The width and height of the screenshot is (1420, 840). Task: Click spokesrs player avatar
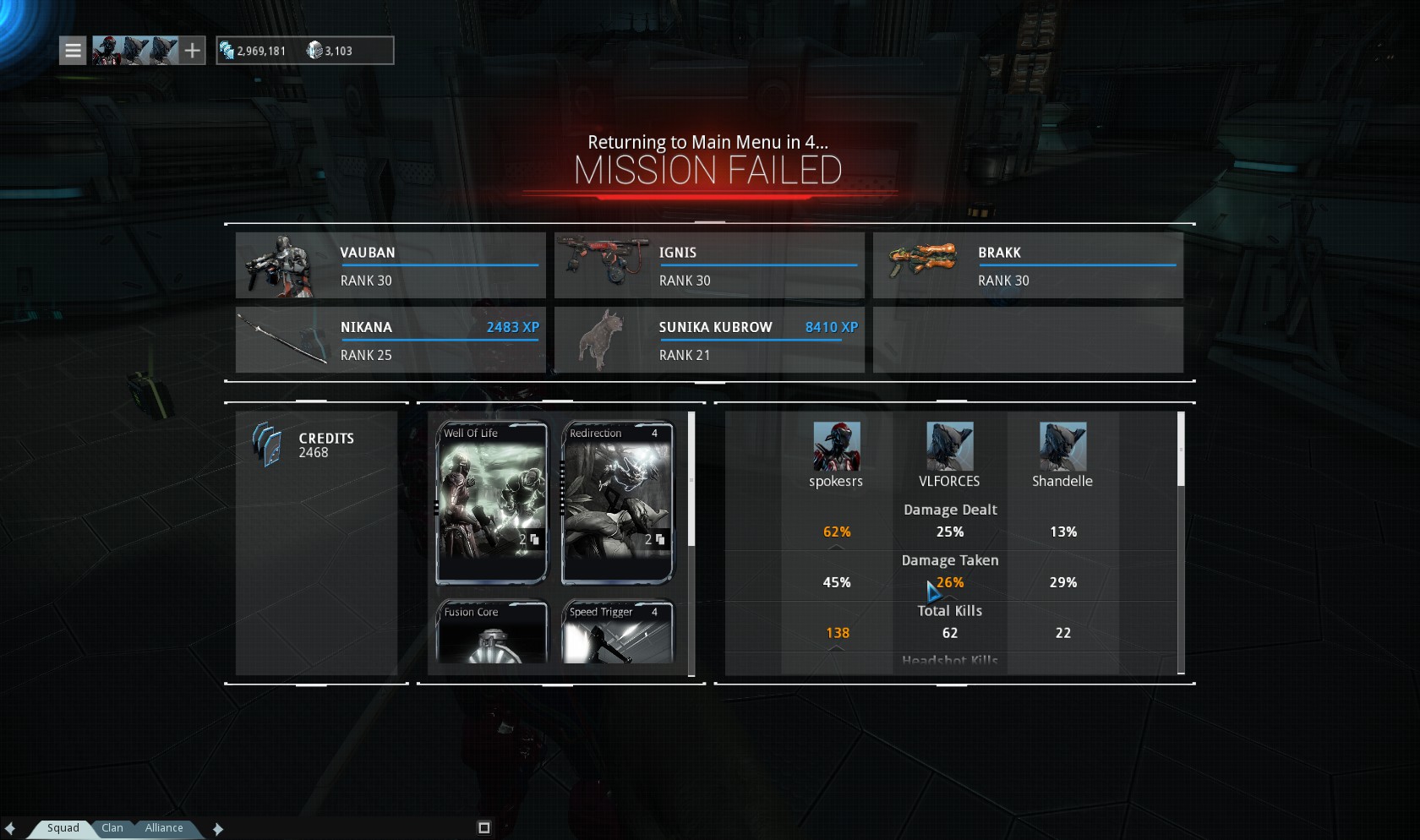point(836,446)
